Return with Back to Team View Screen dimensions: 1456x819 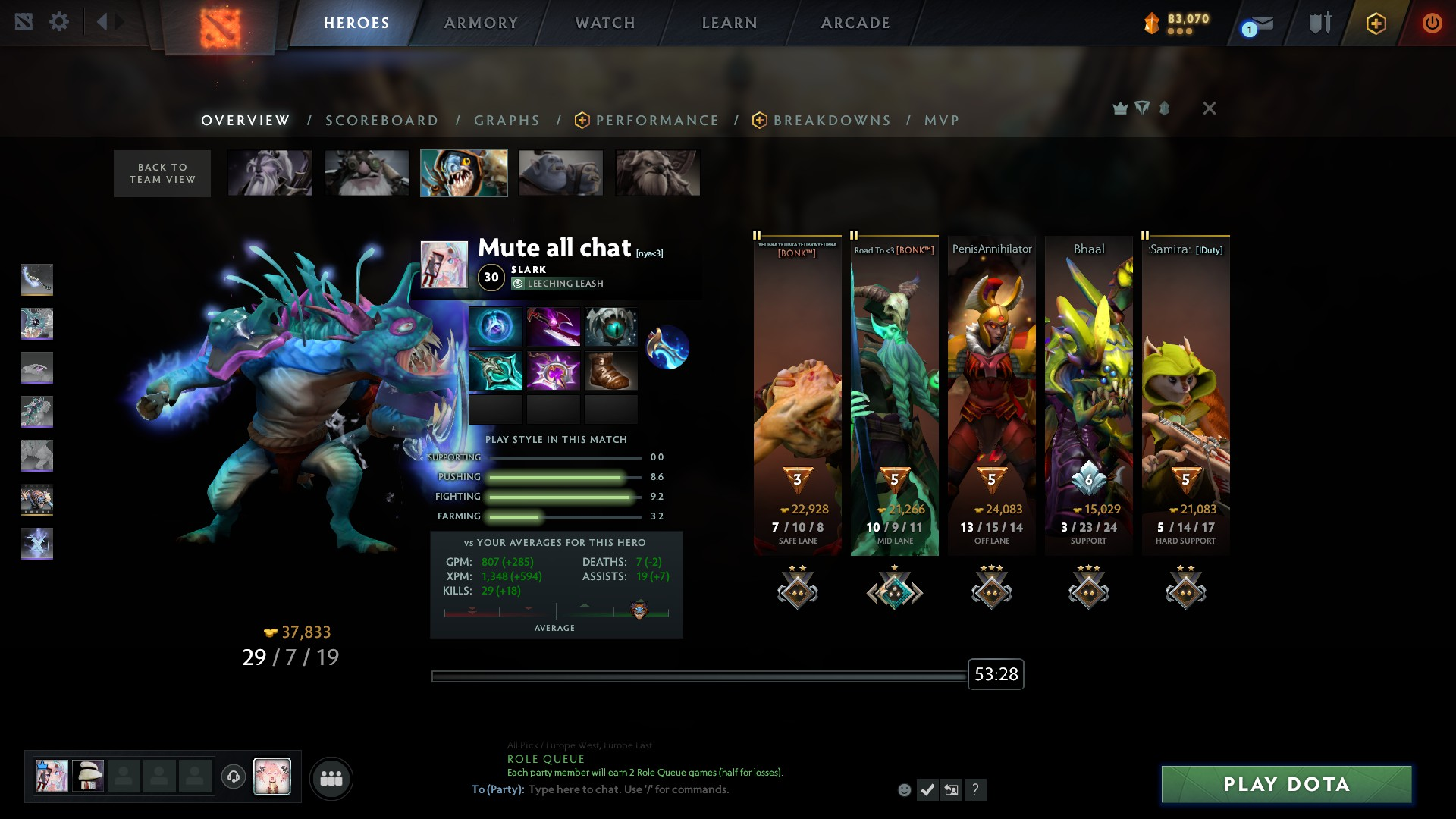162,174
